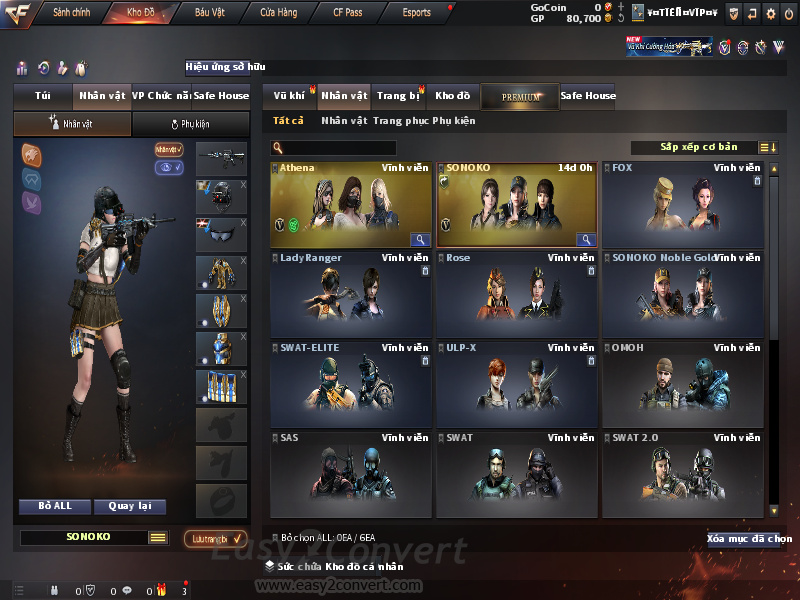Pick the SWAT-ELITE character card

352,384
